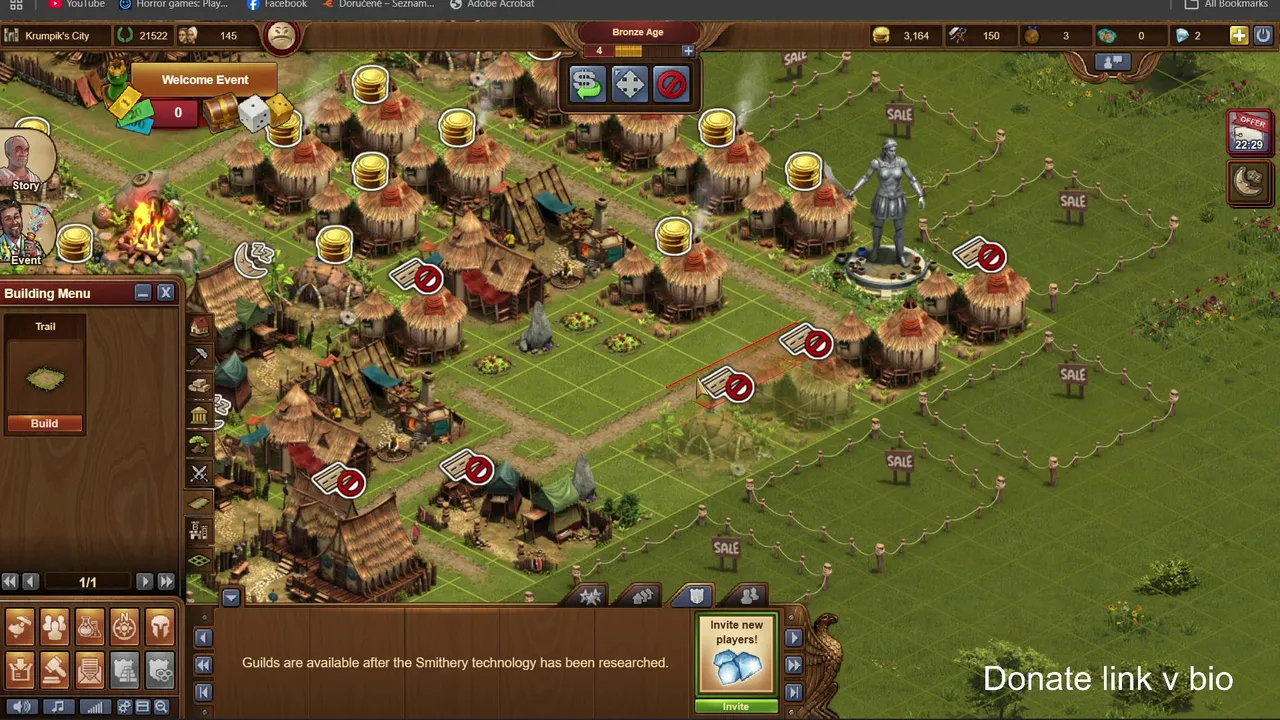Open the Welcome Event banner
Screen dimensions: 1280x720
click(205, 80)
